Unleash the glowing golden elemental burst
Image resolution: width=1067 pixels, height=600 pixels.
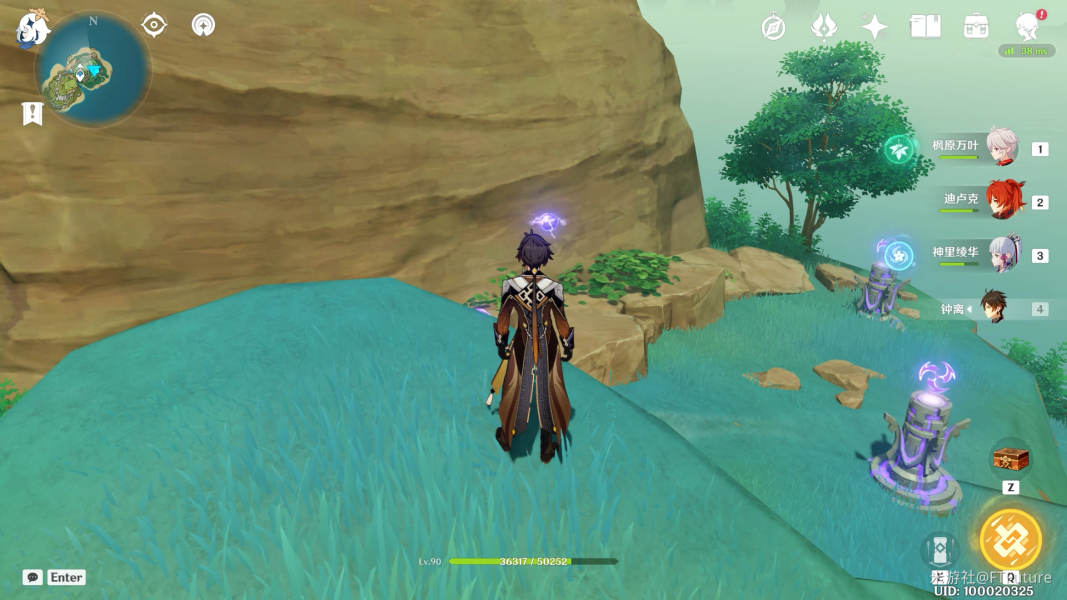1010,539
